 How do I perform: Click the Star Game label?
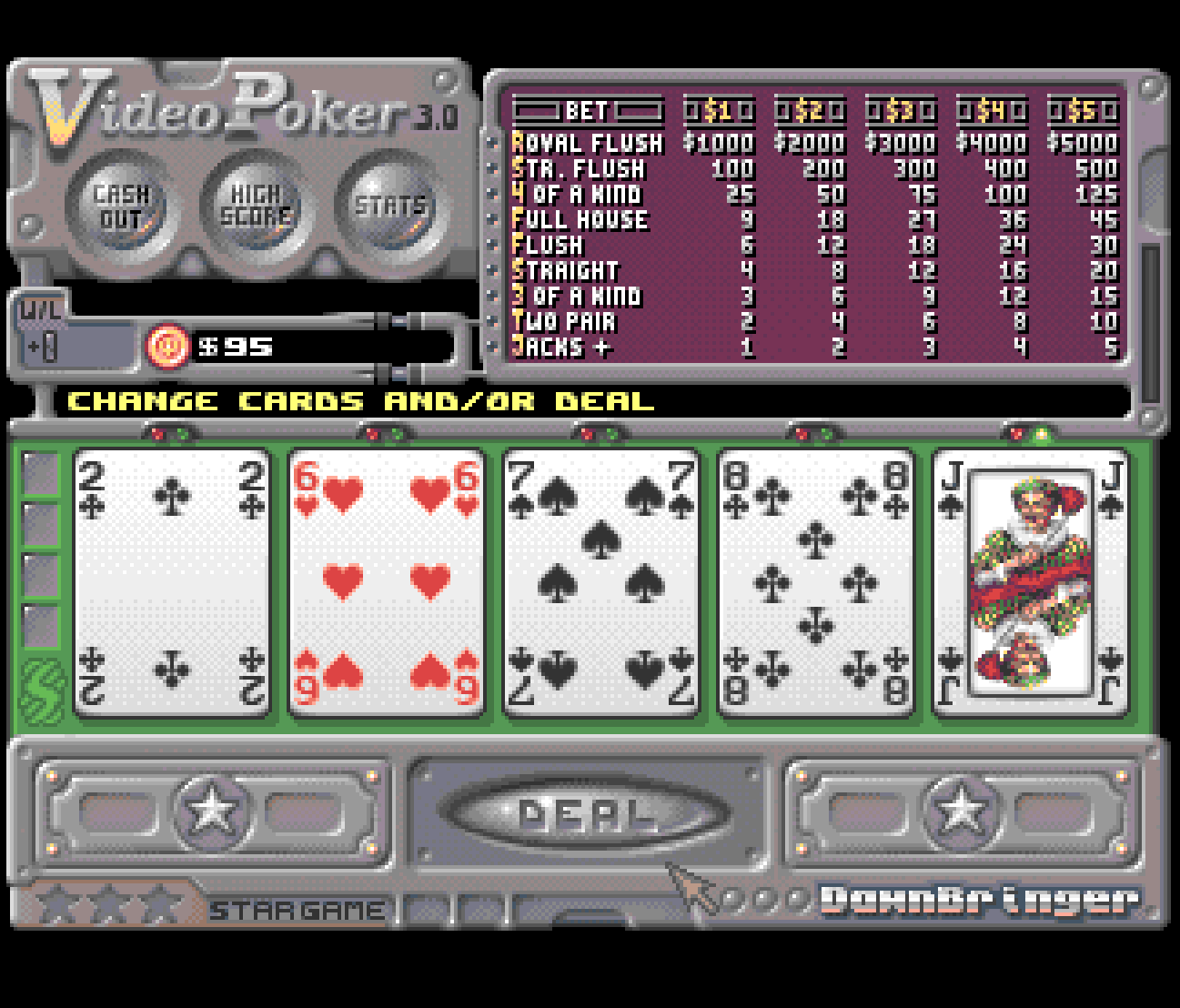coord(297,911)
